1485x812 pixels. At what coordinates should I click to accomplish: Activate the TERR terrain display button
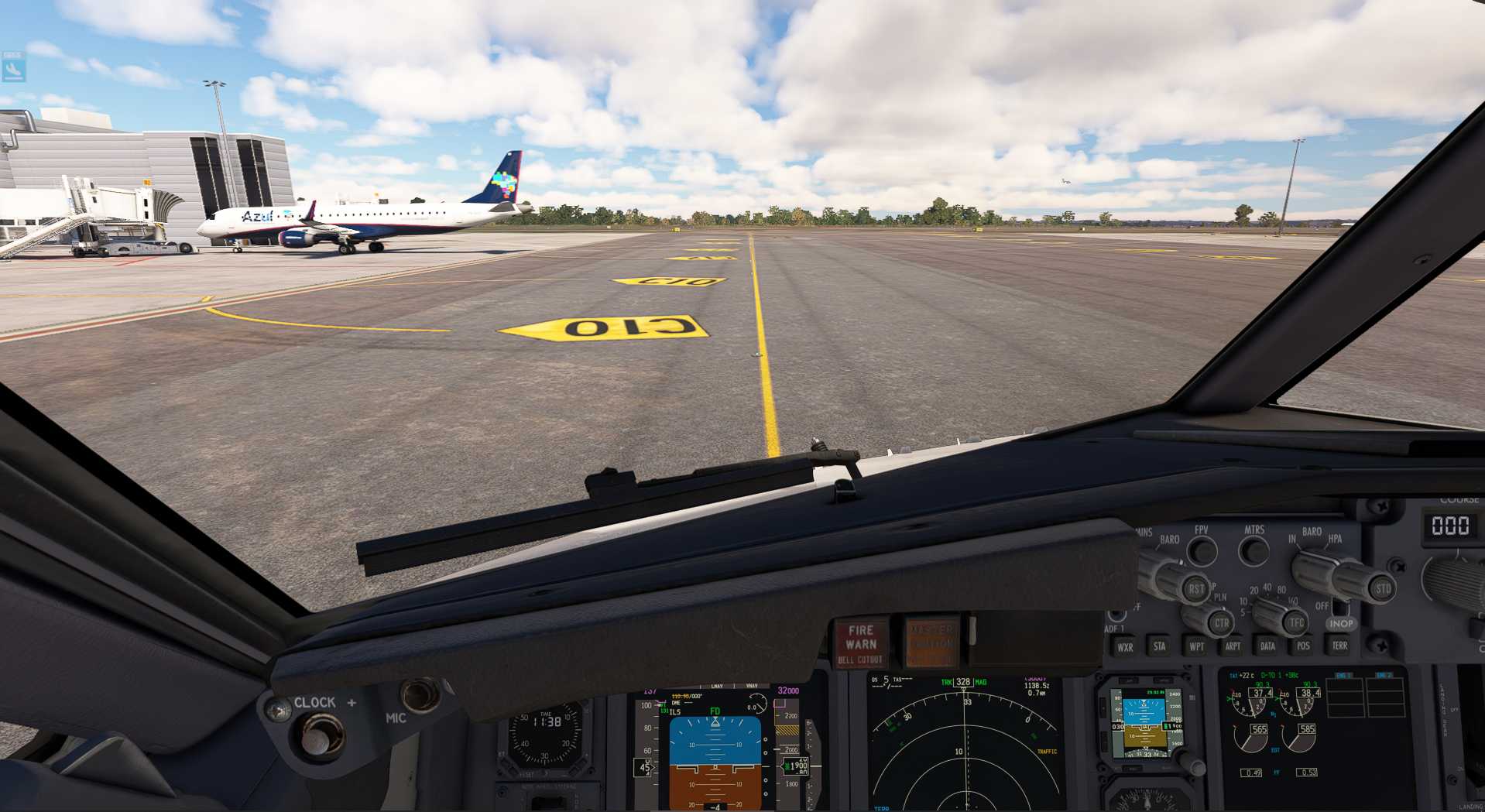[1339, 646]
